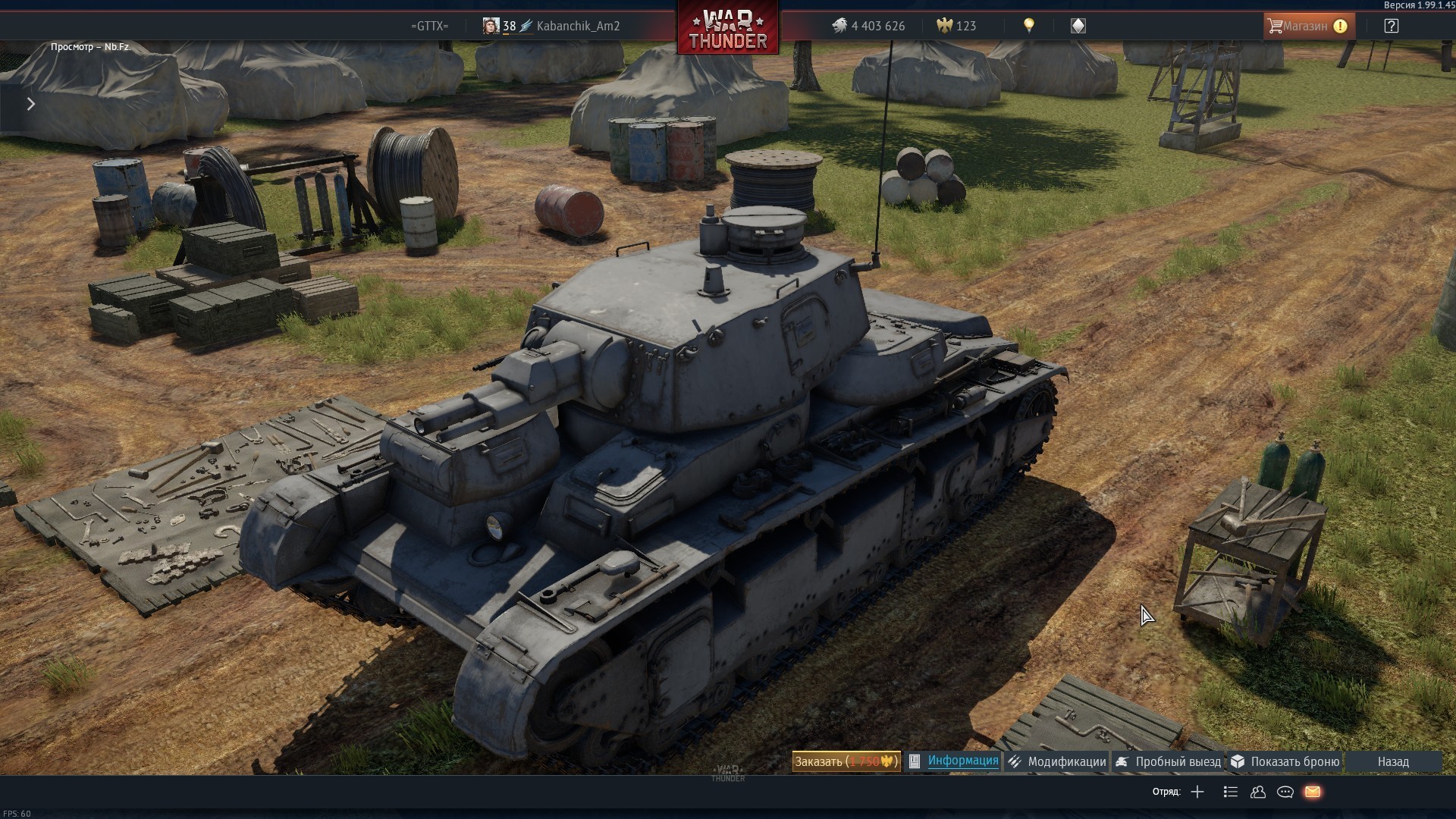Image resolution: width=1456 pixels, height=819 pixels.
Task: Open the chat bubble icon
Action: click(1285, 792)
